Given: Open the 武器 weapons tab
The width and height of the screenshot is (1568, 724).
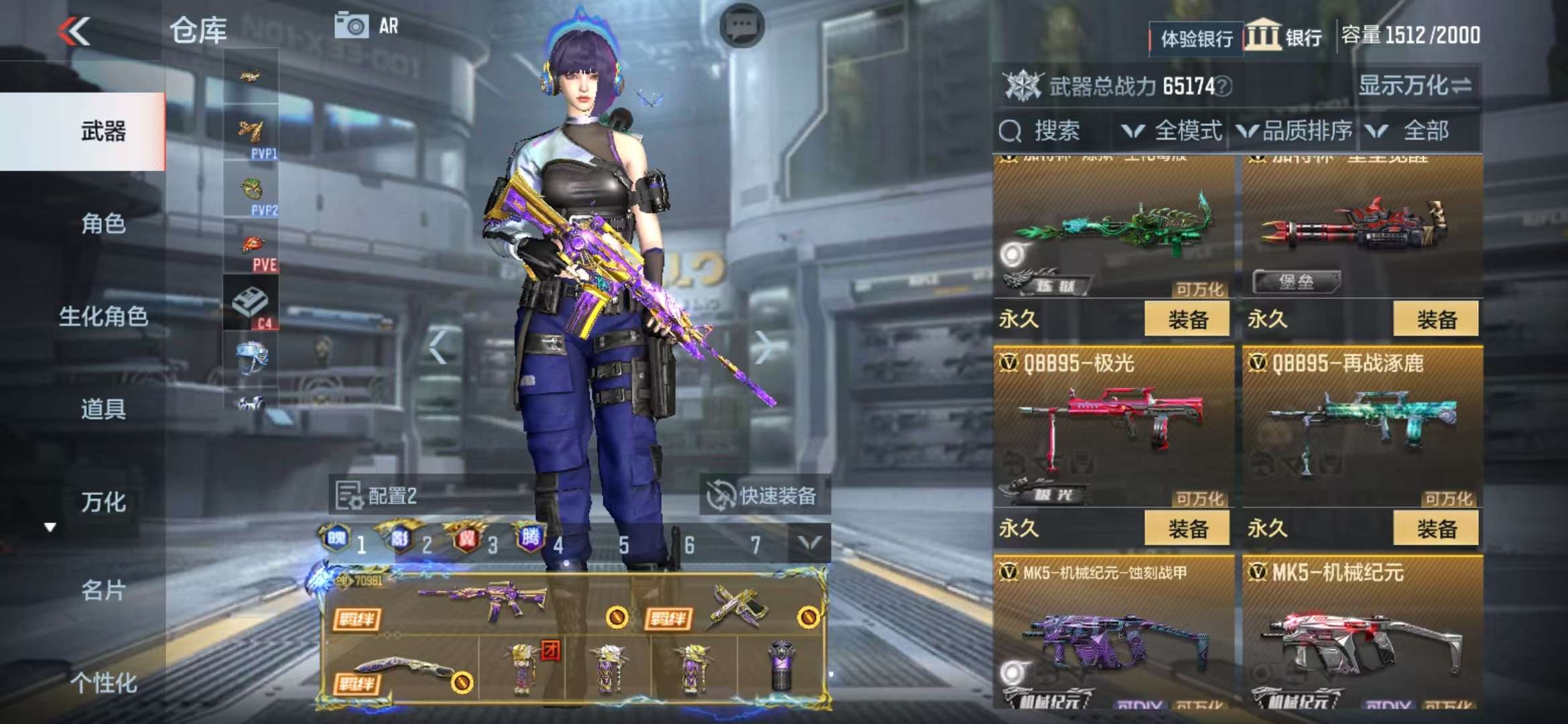Looking at the screenshot, I should pos(103,131).
